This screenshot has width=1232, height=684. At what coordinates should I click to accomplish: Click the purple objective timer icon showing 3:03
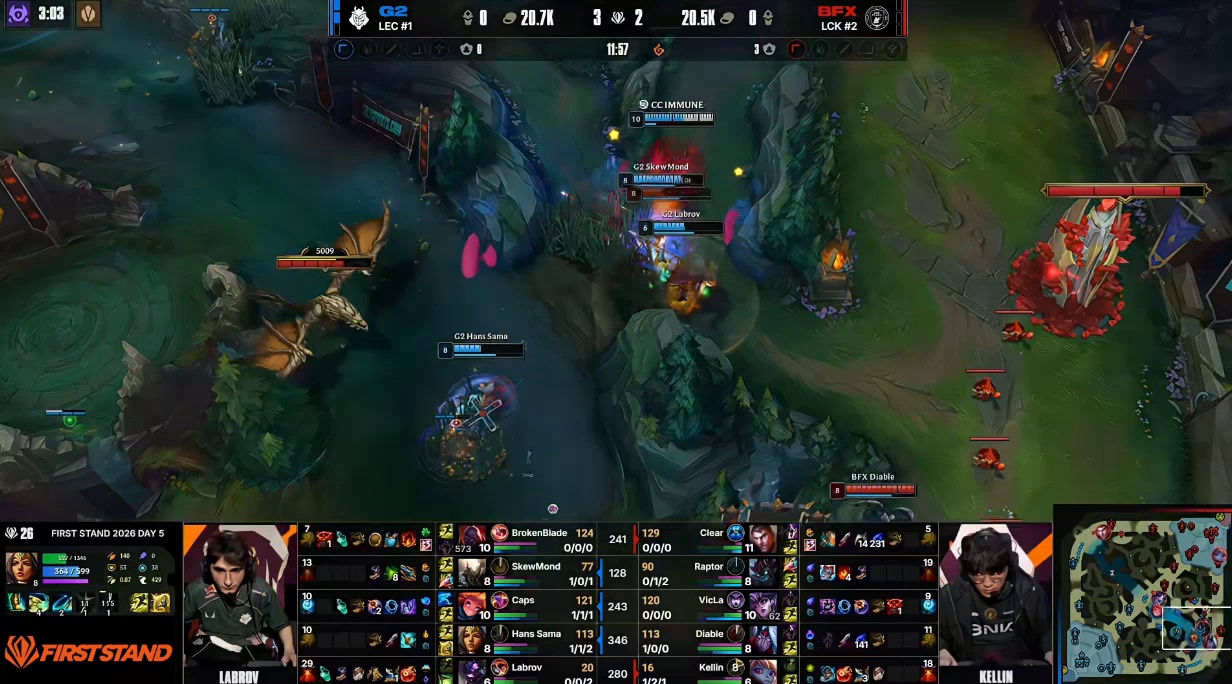pyautogui.click(x=18, y=14)
